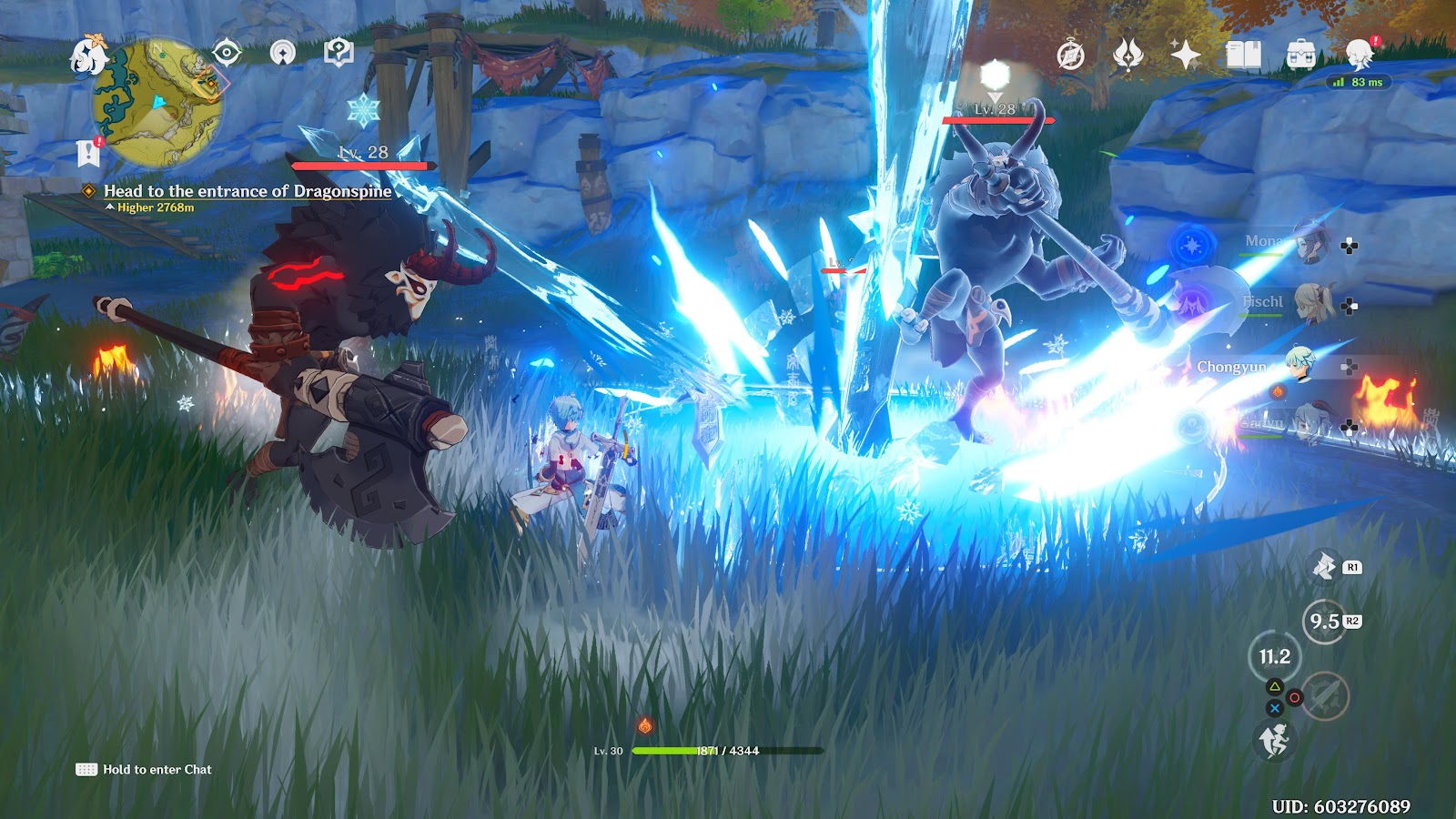Open the tutorial pin icon beside the minimap

tap(339, 53)
